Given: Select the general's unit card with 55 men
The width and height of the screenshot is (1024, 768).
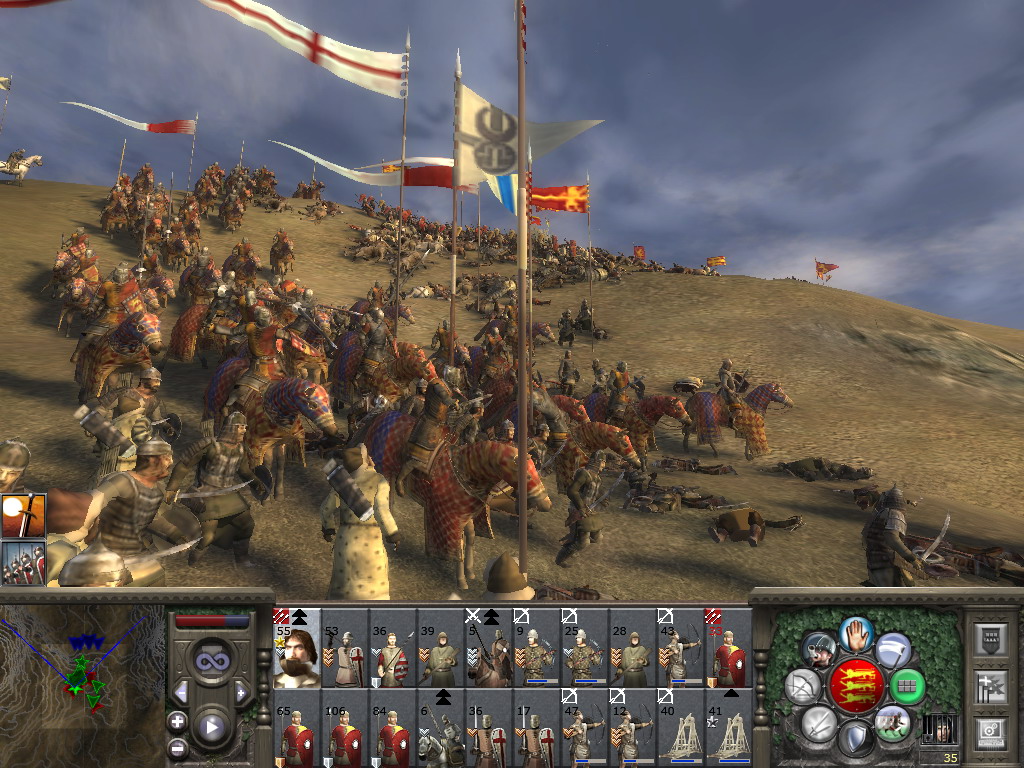Looking at the screenshot, I should coord(297,649).
